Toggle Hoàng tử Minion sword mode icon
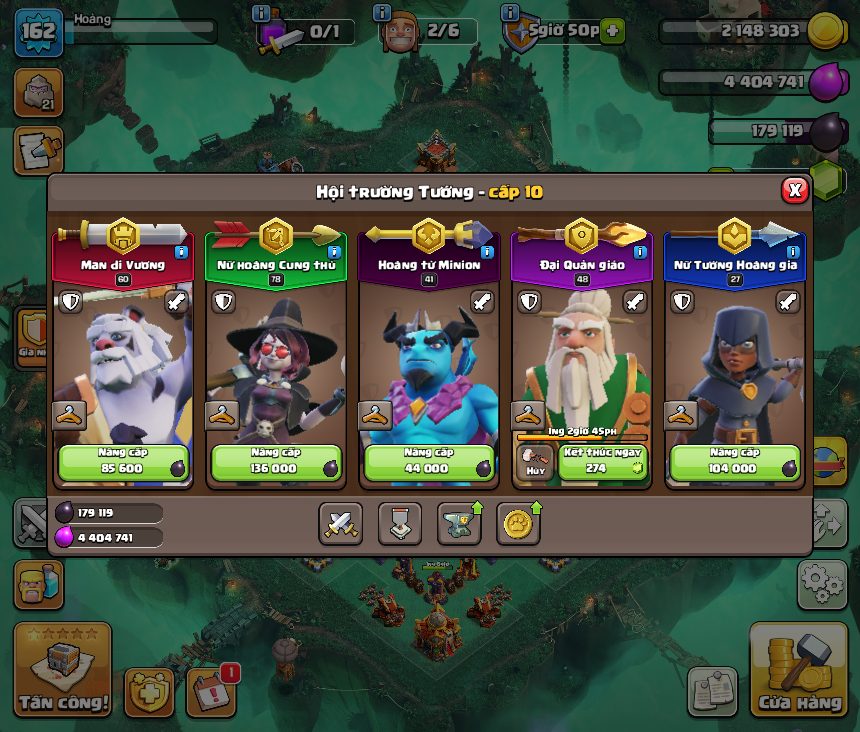 (482, 301)
